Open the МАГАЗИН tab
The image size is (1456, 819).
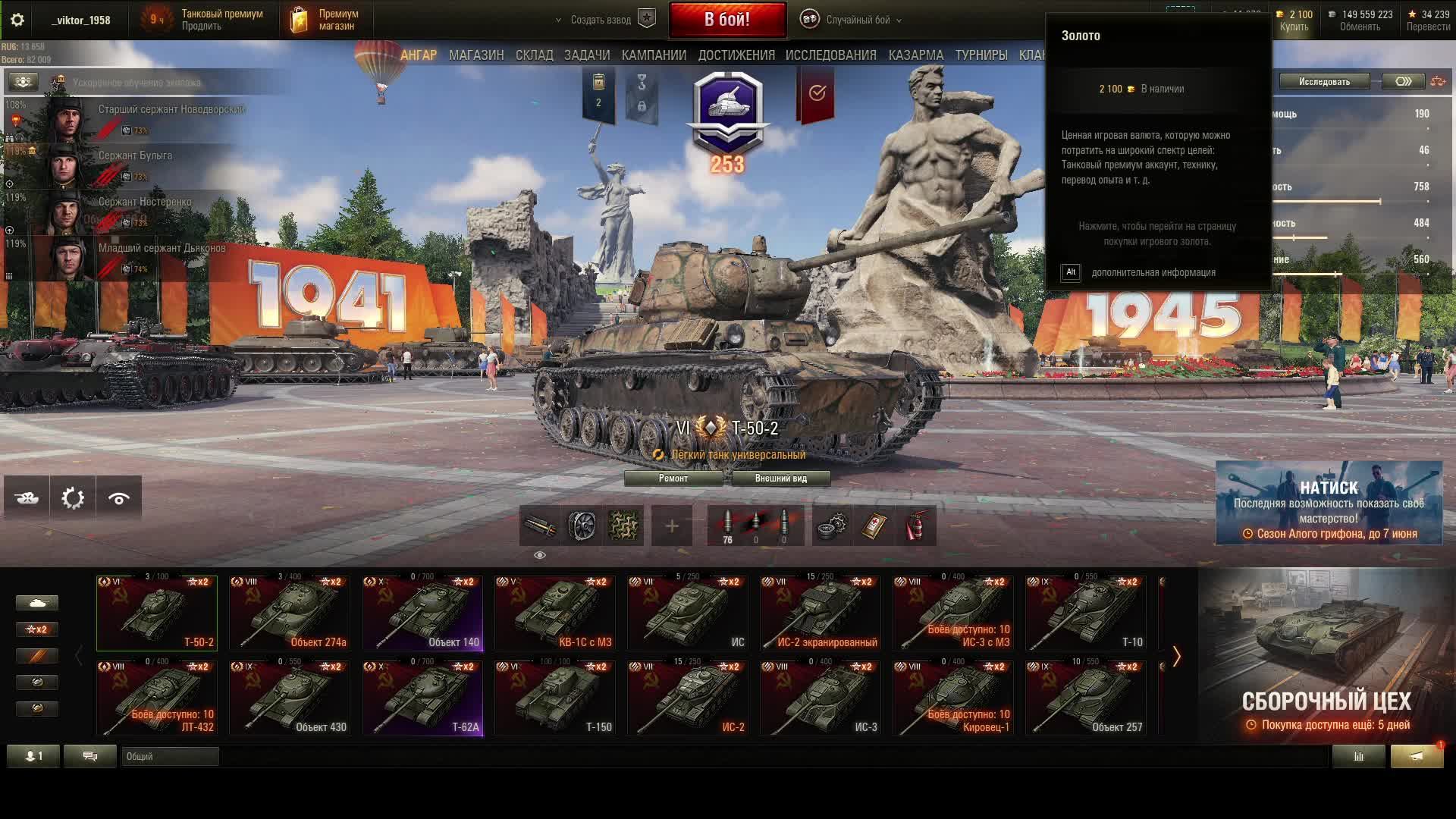point(475,55)
